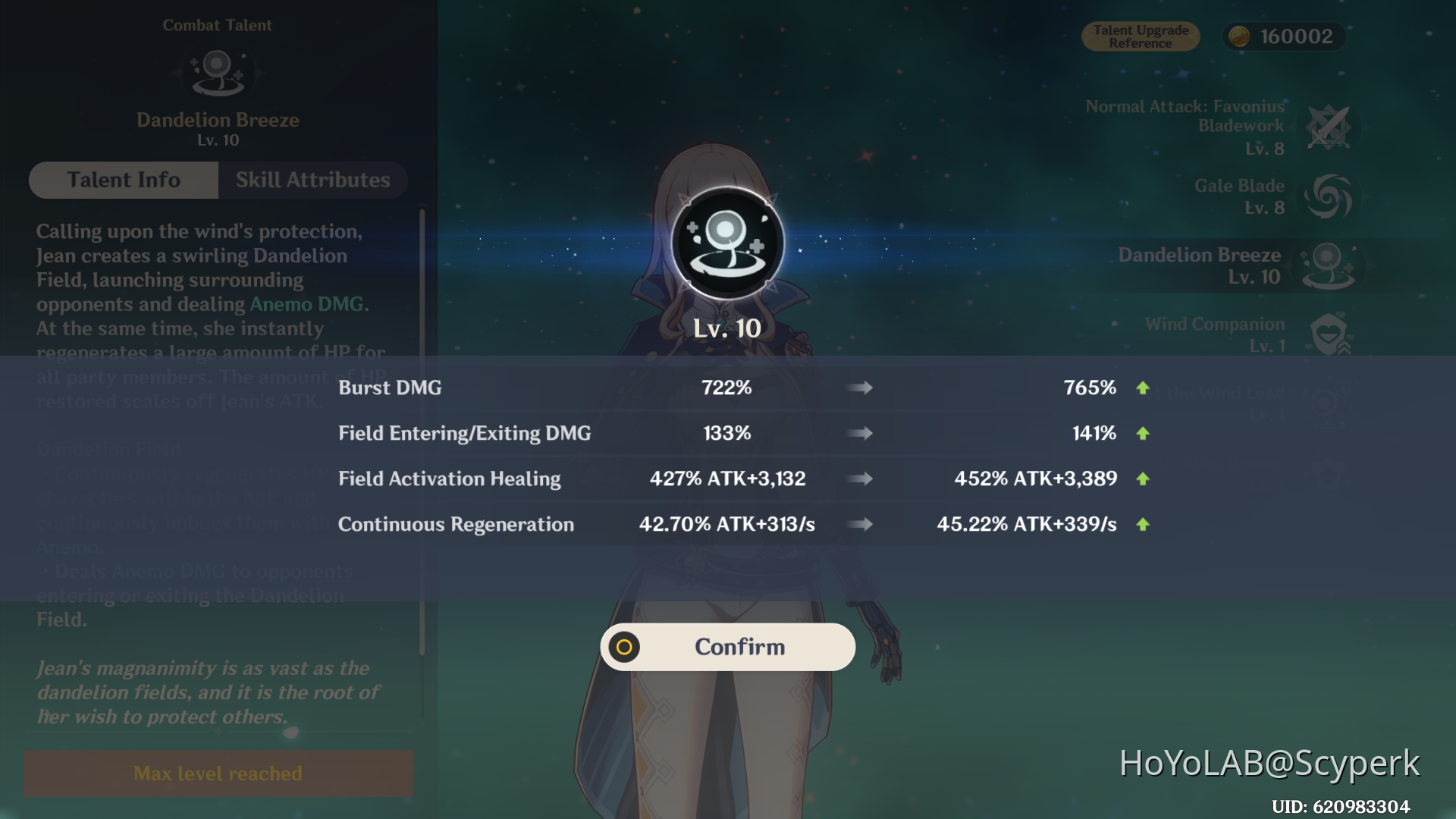Click the green upgrade arrow beside 765% Burst DMG
Screen dimensions: 1456x819
tap(1144, 388)
